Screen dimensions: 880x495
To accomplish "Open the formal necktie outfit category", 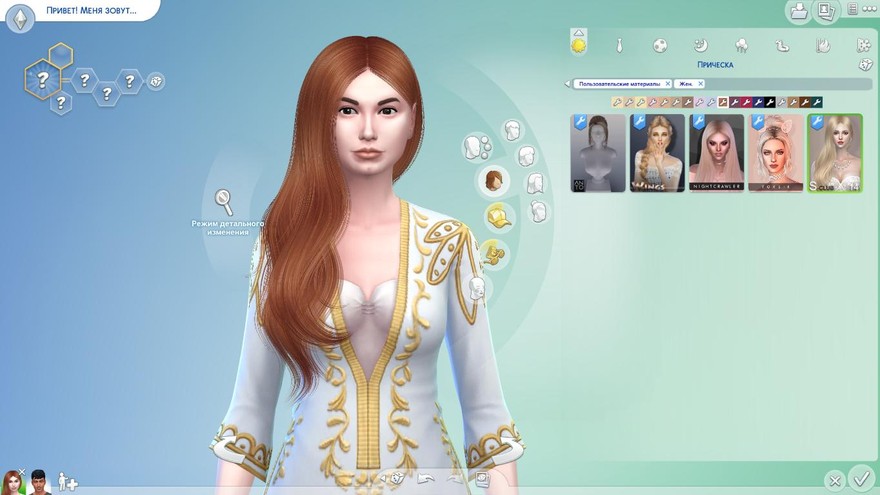I will tap(620, 45).
